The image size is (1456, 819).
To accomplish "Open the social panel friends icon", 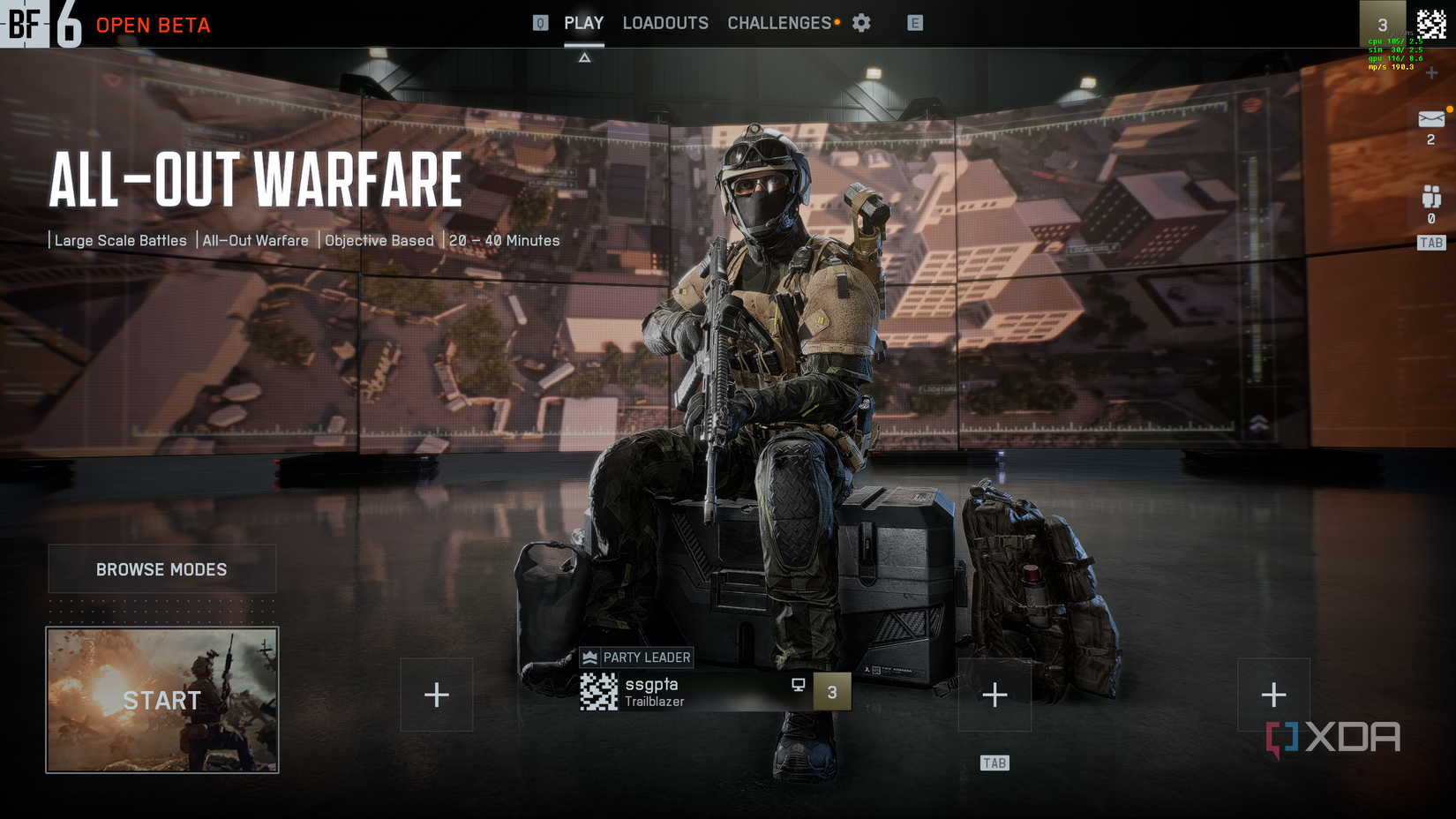I will [1430, 195].
